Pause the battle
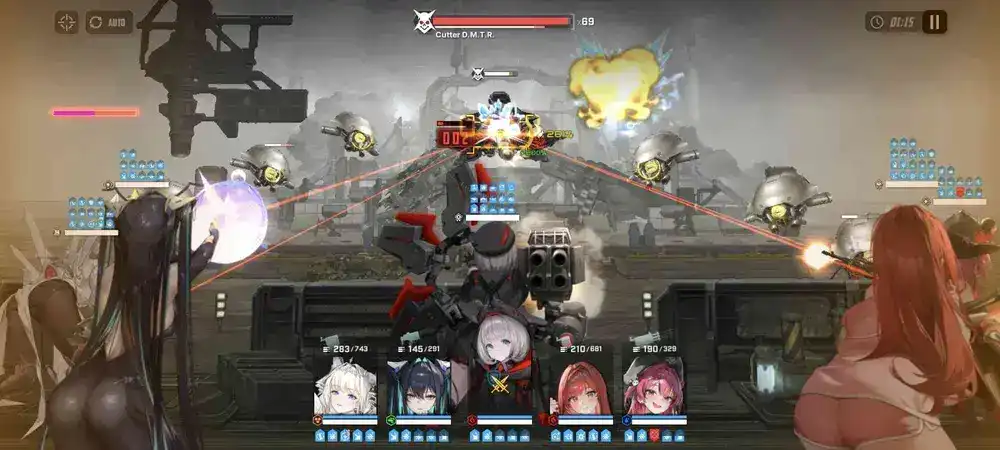 tap(934, 22)
